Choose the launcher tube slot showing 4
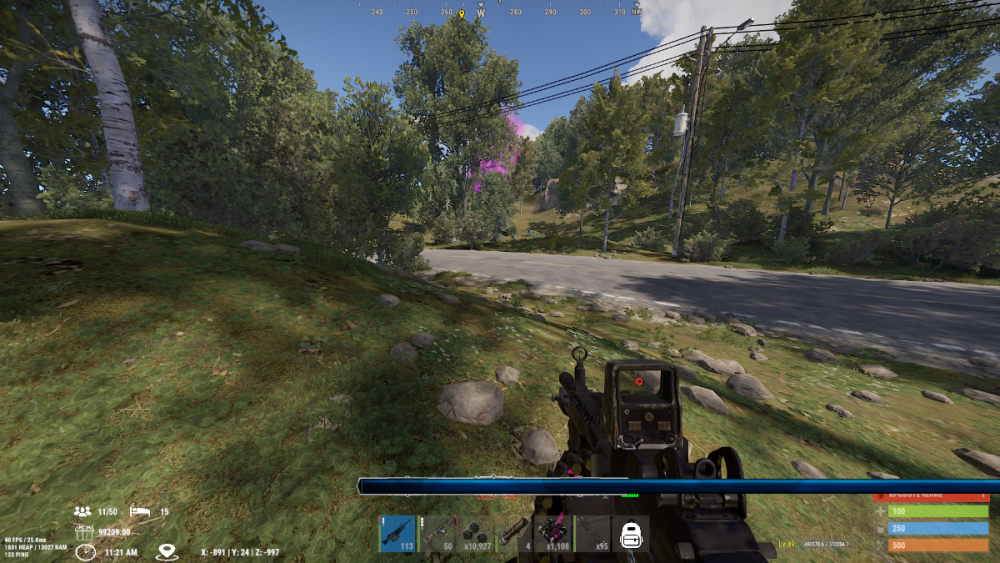This screenshot has width=1000, height=563. coord(514,534)
